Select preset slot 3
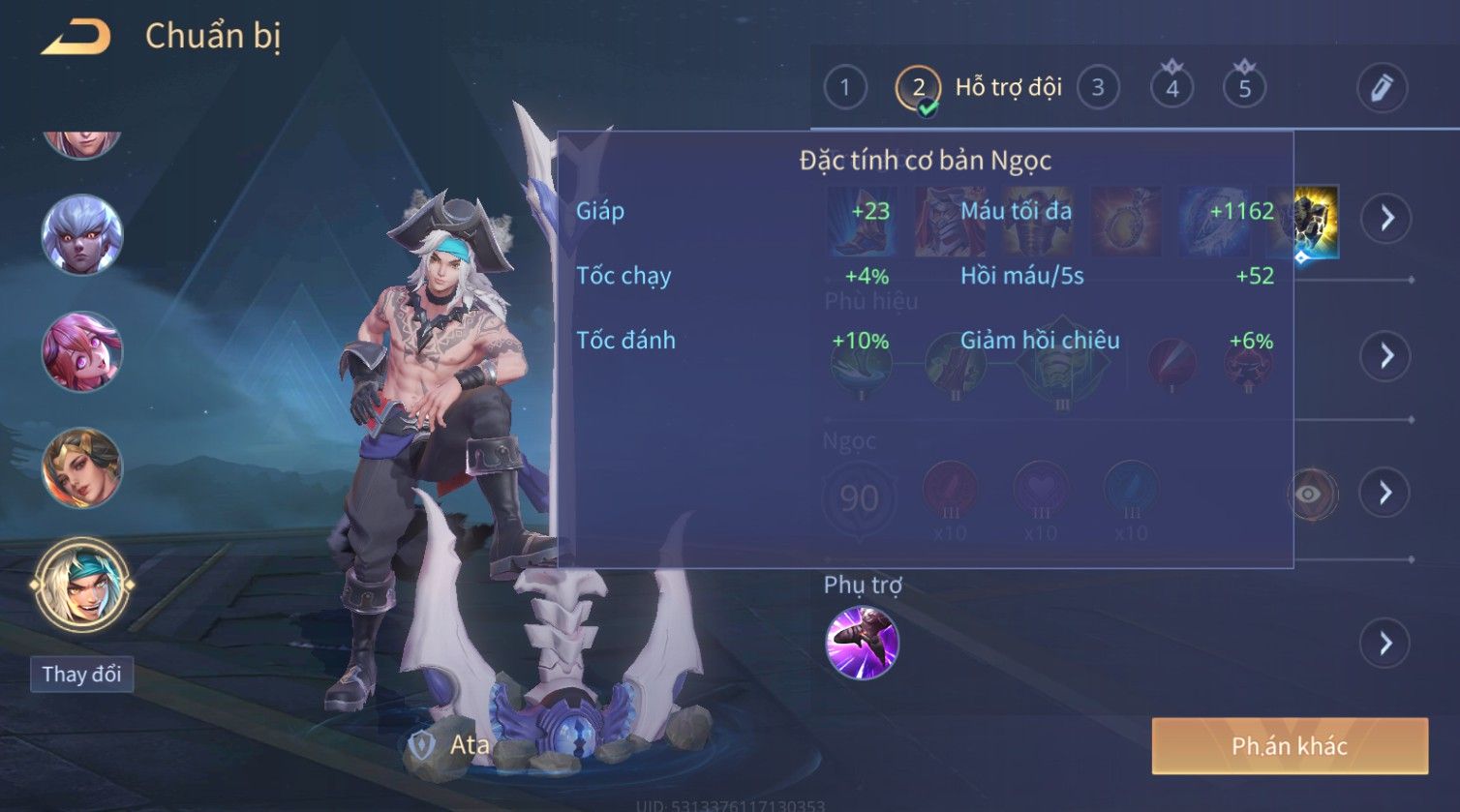 click(x=1097, y=88)
